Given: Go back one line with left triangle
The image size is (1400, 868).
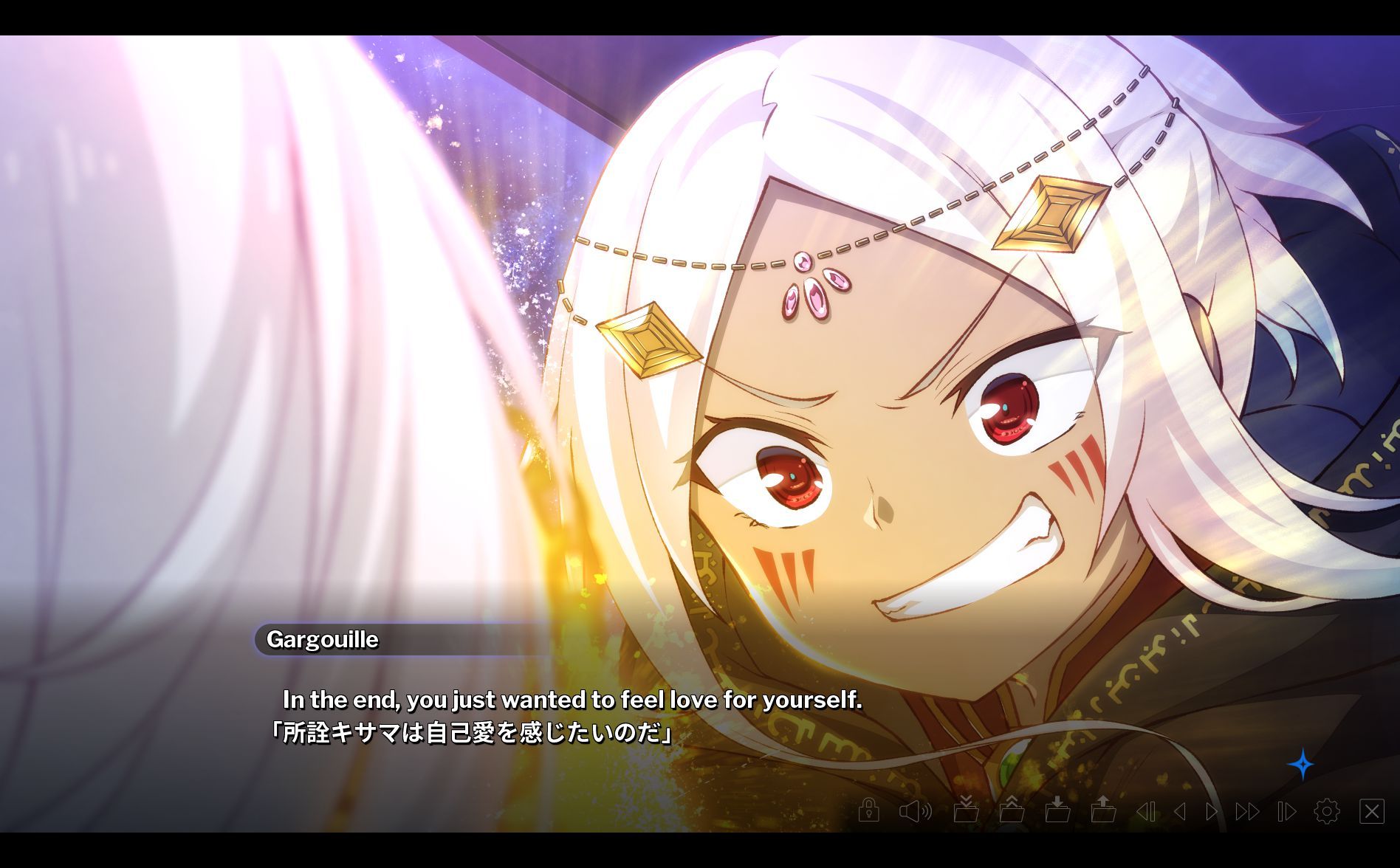Looking at the screenshot, I should (x=1180, y=811).
